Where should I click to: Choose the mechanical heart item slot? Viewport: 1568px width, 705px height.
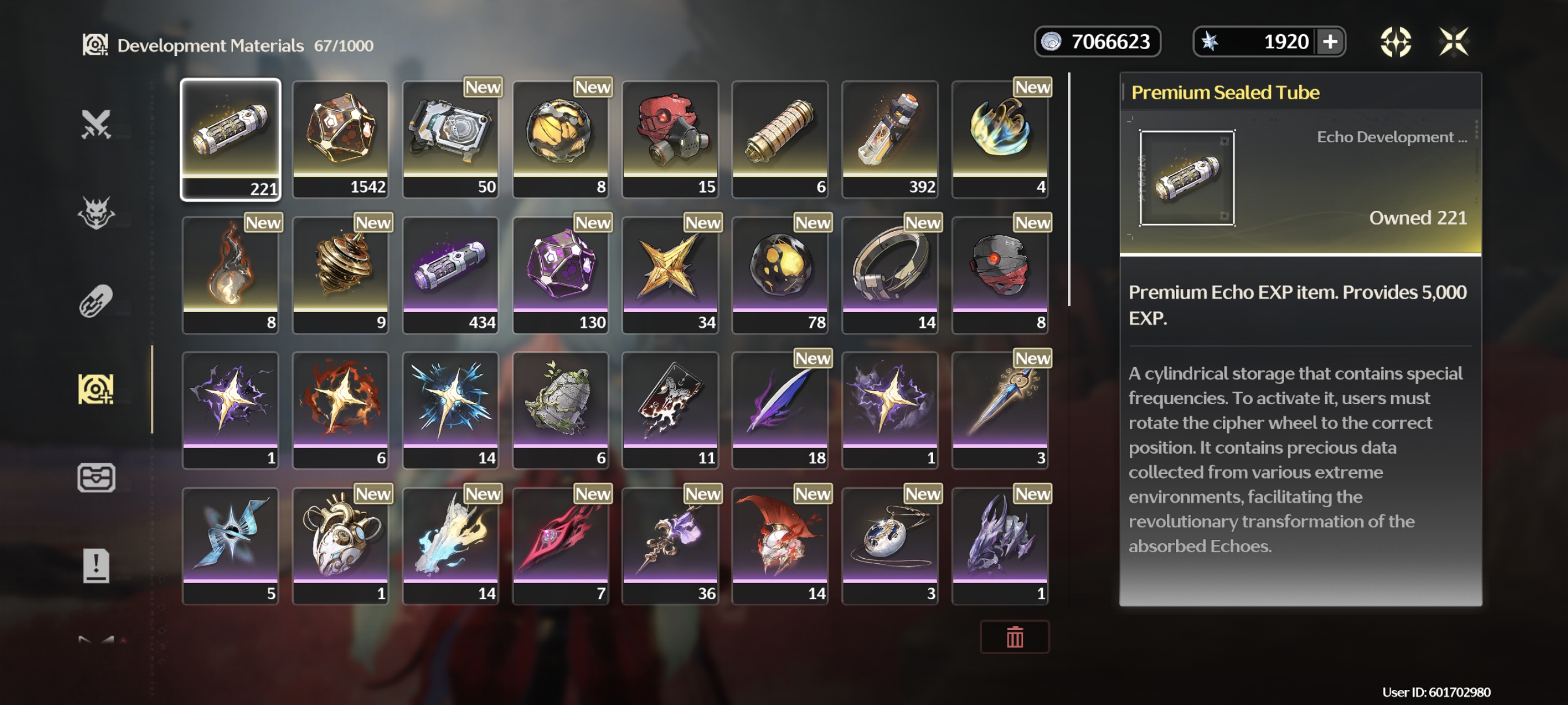(341, 546)
